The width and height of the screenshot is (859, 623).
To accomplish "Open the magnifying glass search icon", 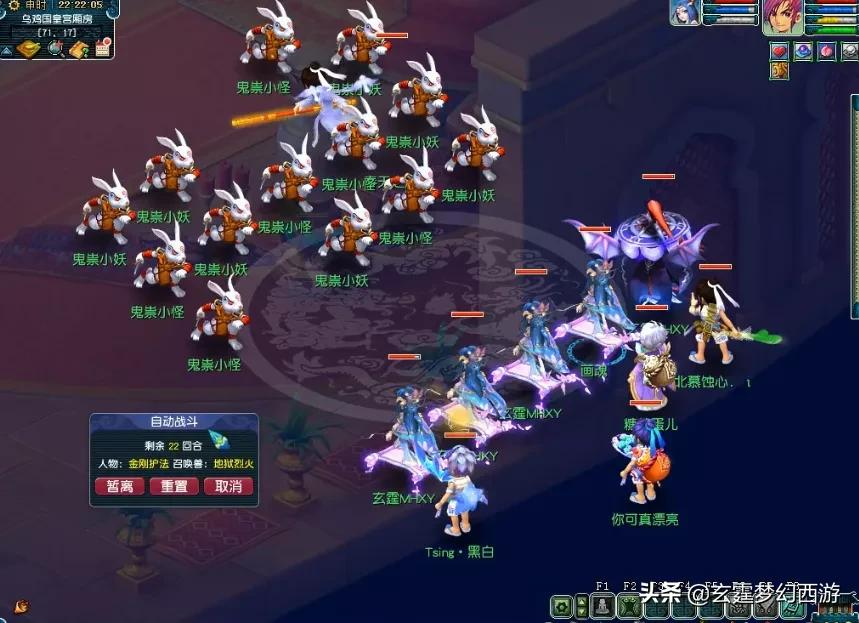I will click(54, 49).
